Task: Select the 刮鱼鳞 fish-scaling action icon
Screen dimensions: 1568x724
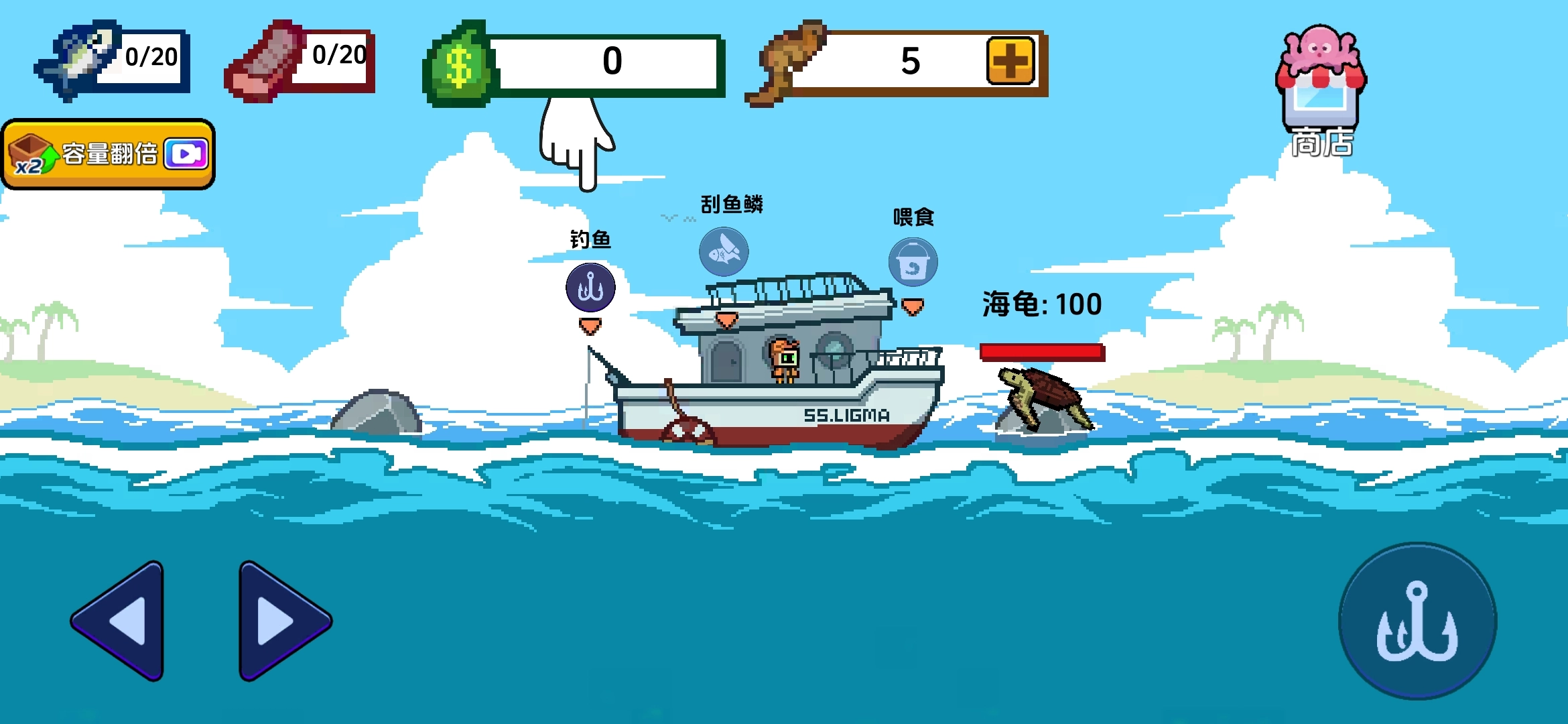Action: coord(722,251)
